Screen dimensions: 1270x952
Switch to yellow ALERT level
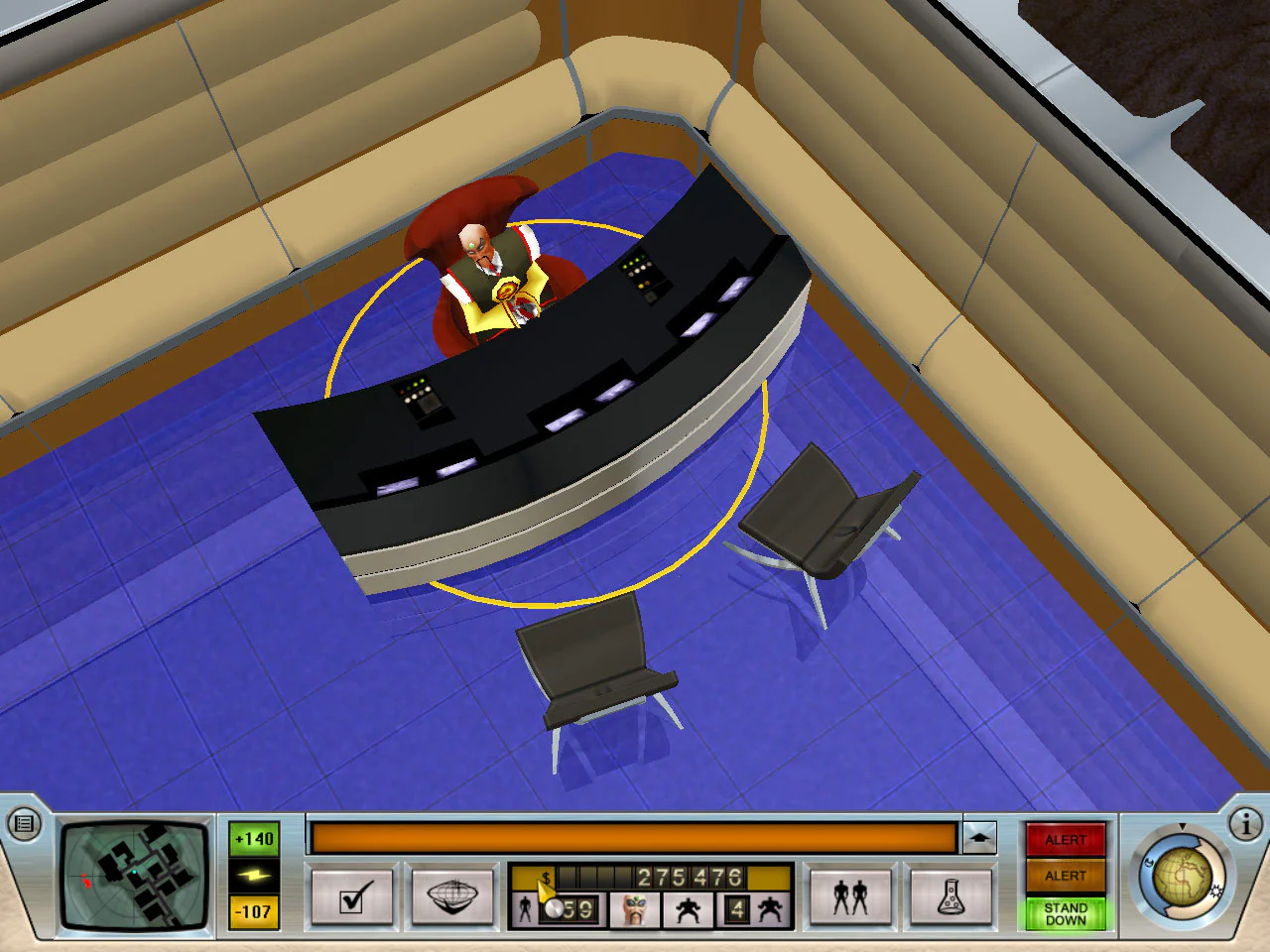click(1067, 876)
